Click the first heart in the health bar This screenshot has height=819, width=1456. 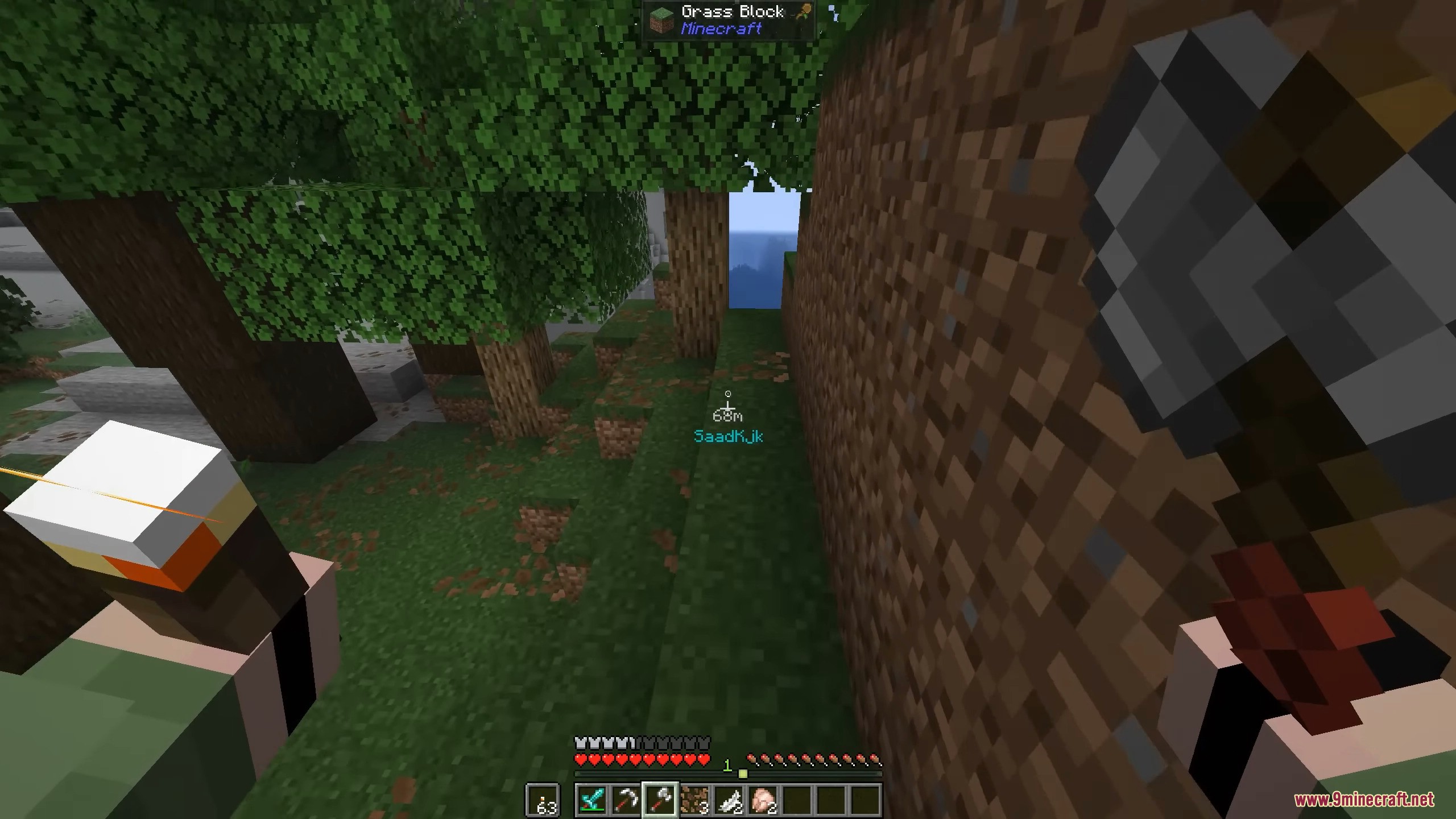[581, 760]
